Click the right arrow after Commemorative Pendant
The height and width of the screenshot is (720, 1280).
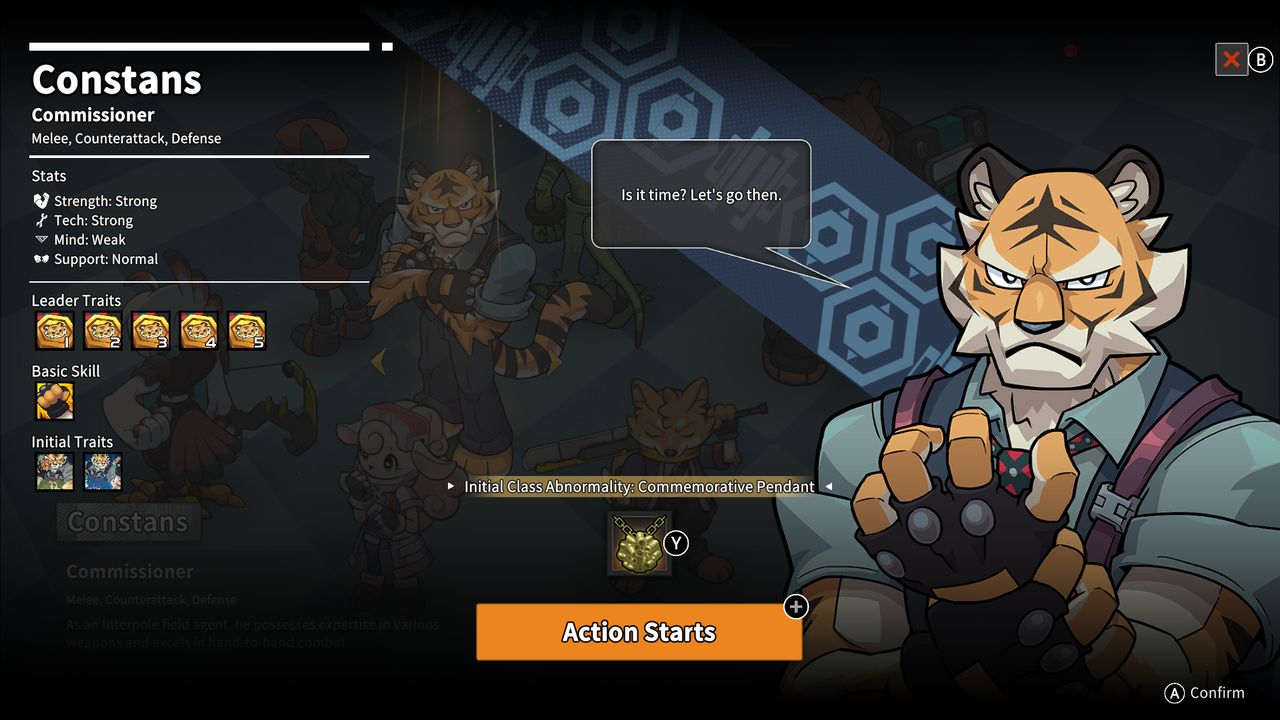830,487
